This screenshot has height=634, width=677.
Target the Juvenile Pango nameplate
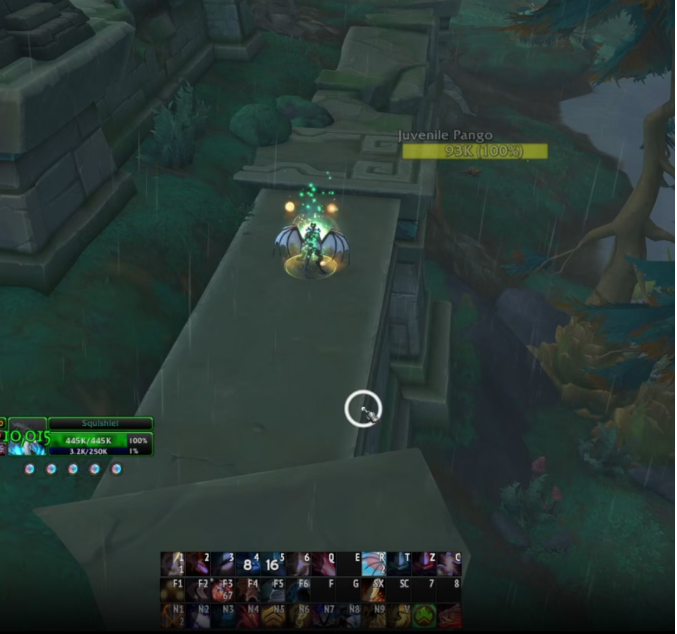pos(475,151)
